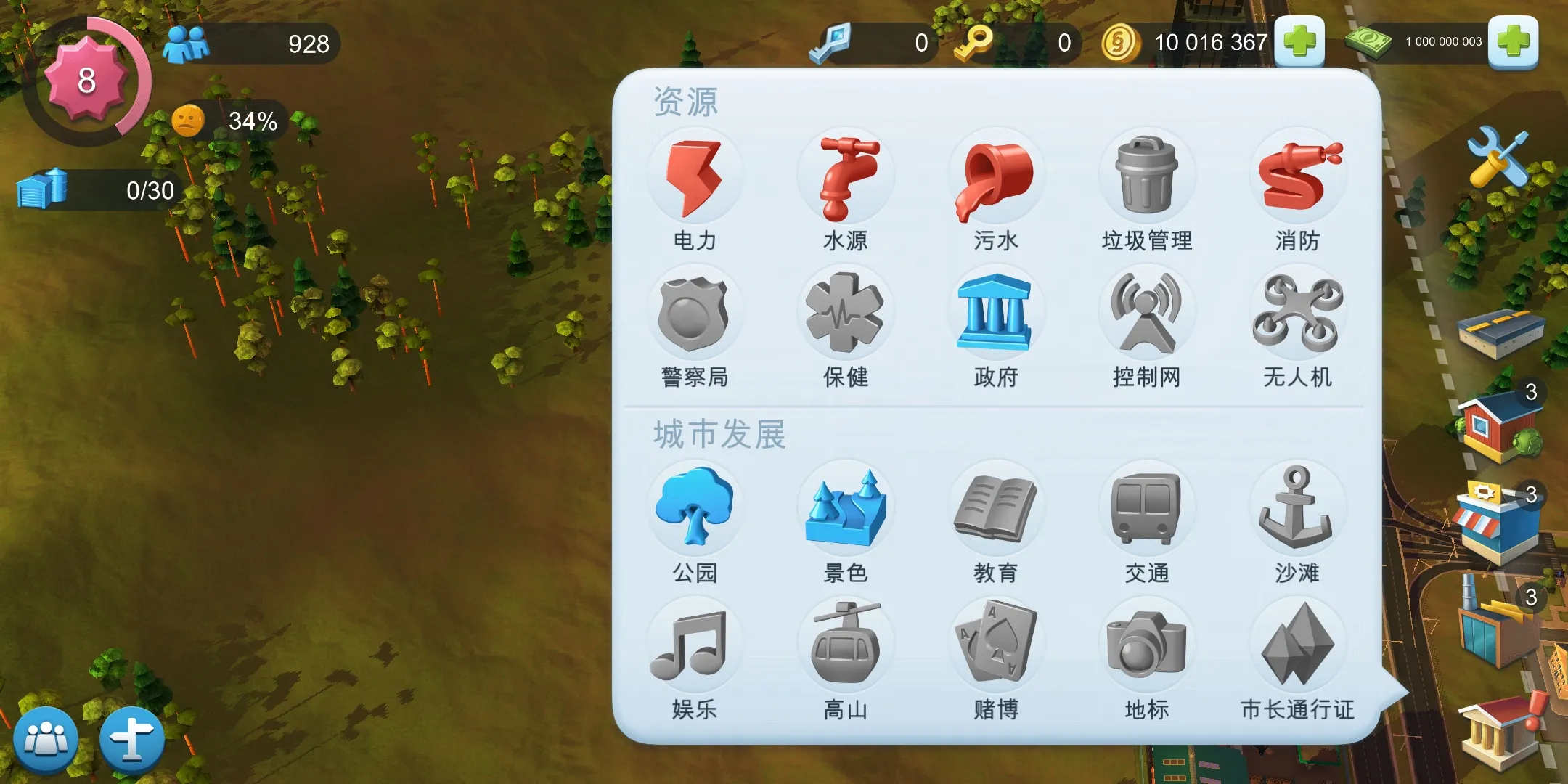The image size is (1568, 784).
Task: Select the 公园 parks category
Action: click(x=695, y=508)
